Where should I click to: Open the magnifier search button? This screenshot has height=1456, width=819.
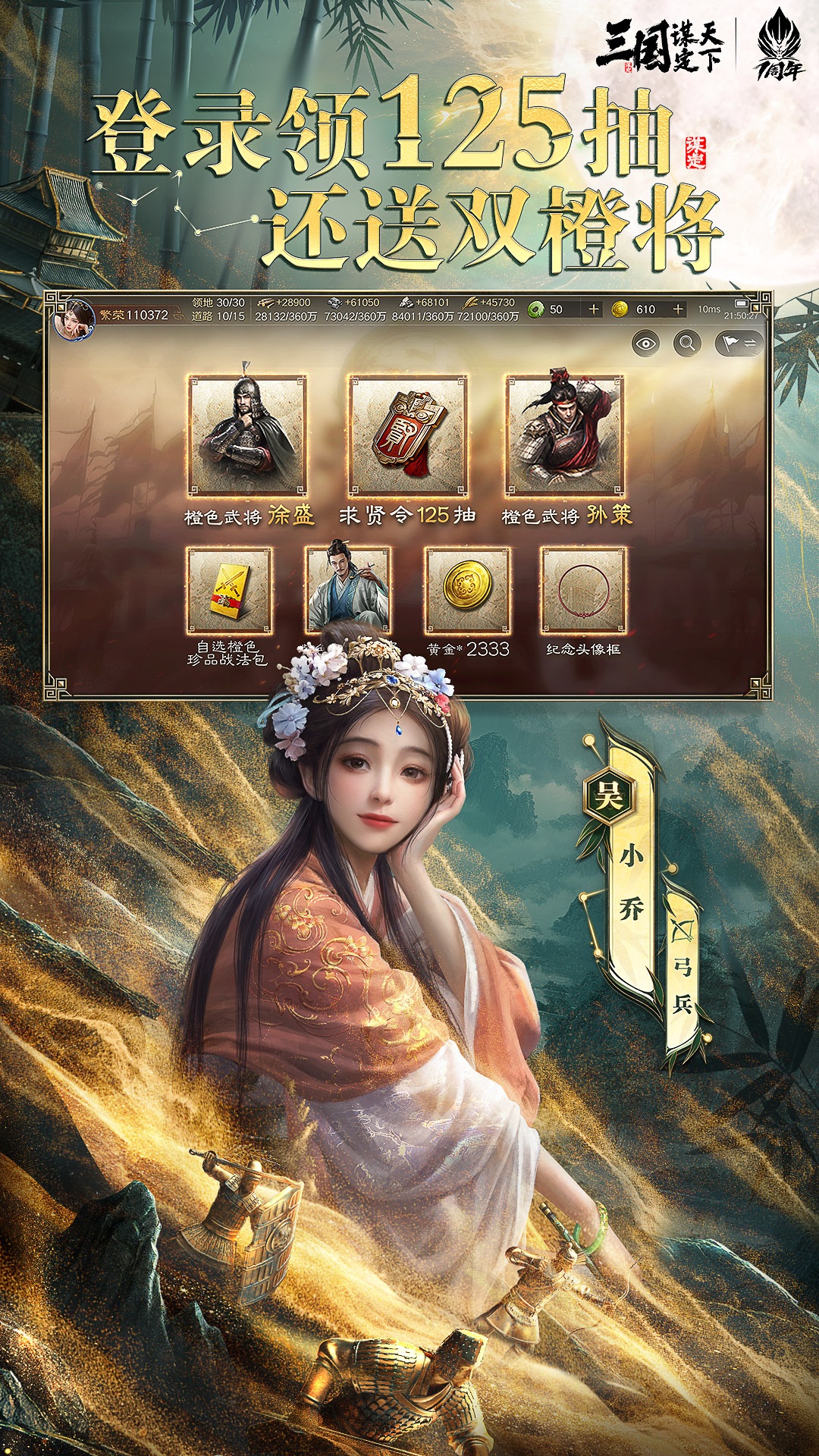tap(687, 344)
